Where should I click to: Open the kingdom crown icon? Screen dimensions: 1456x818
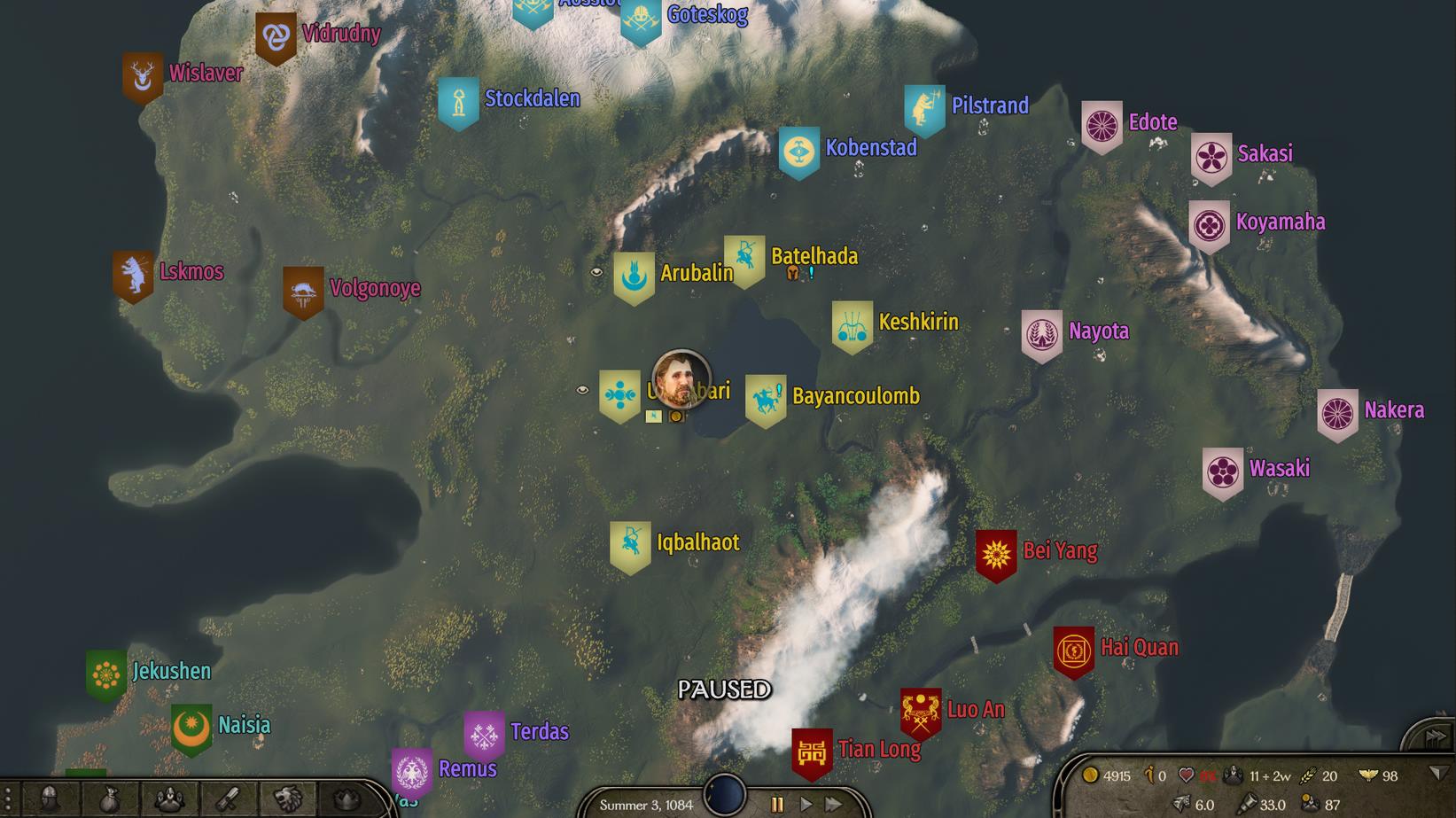[x=346, y=799]
